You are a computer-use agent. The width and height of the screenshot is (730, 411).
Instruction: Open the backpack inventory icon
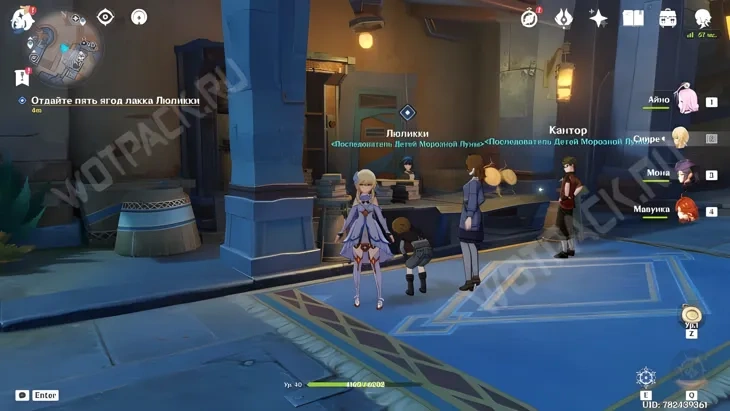point(668,18)
